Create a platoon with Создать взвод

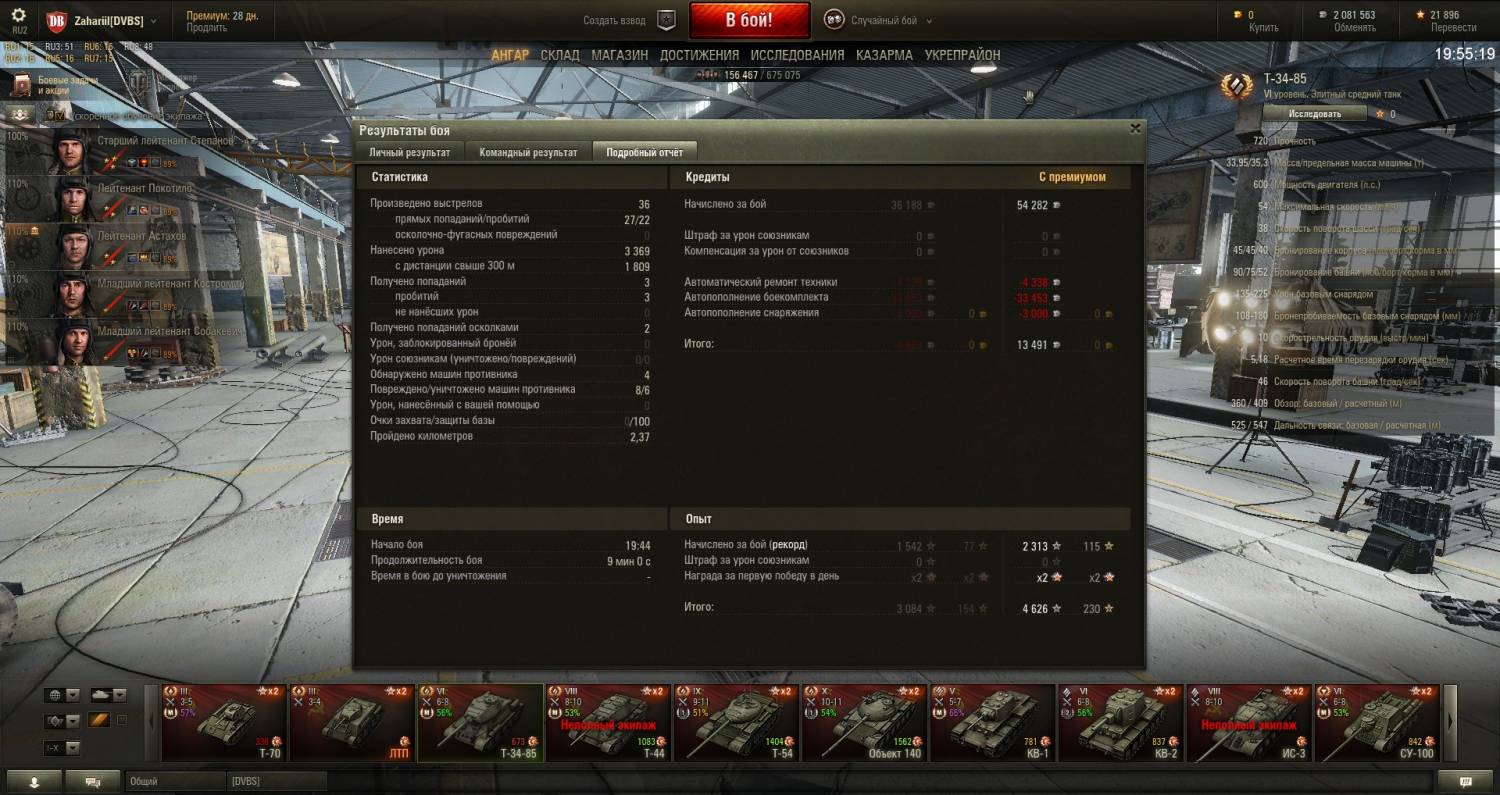pyautogui.click(x=629, y=20)
